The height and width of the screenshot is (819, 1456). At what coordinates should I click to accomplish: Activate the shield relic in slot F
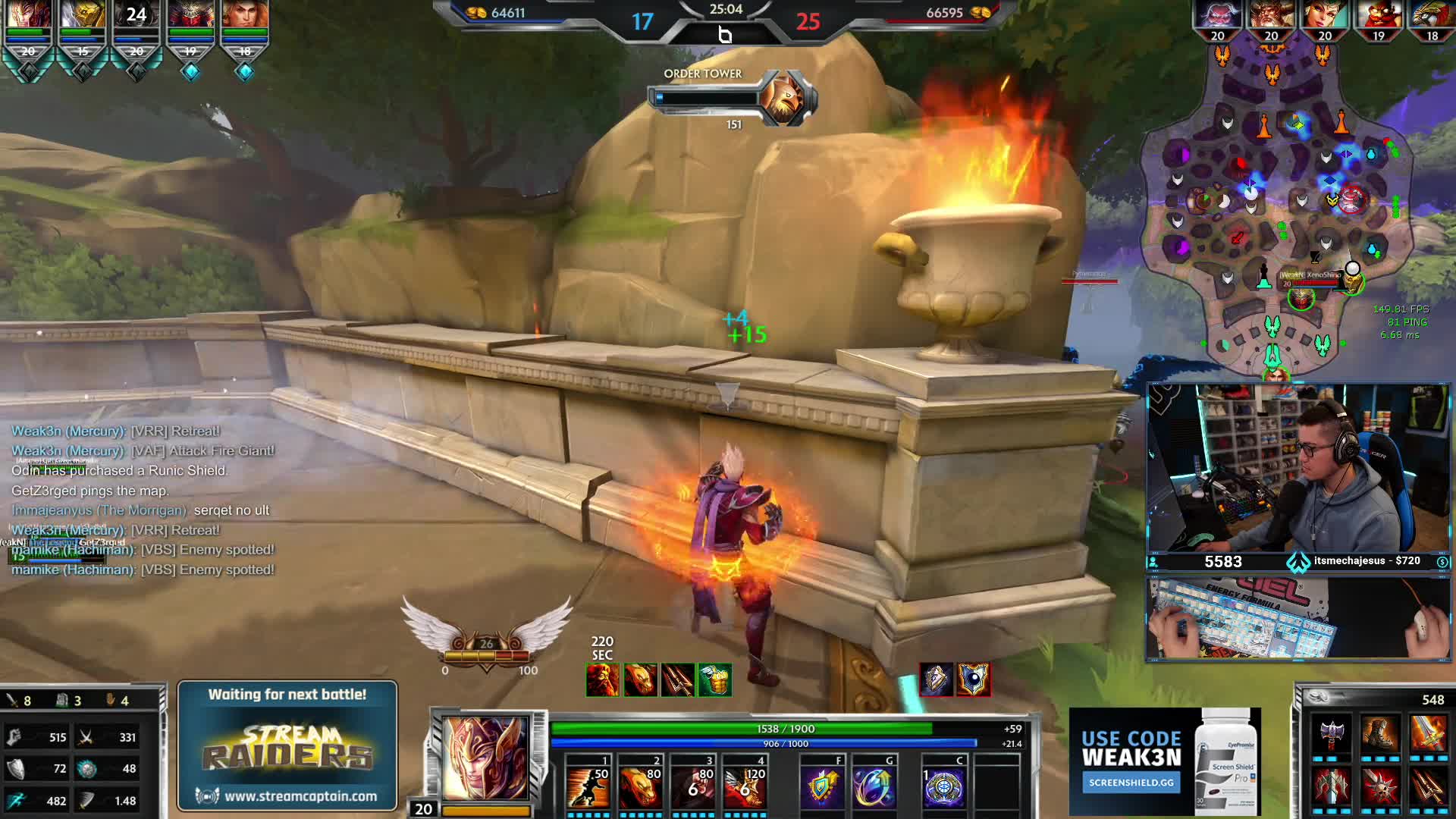(822, 786)
